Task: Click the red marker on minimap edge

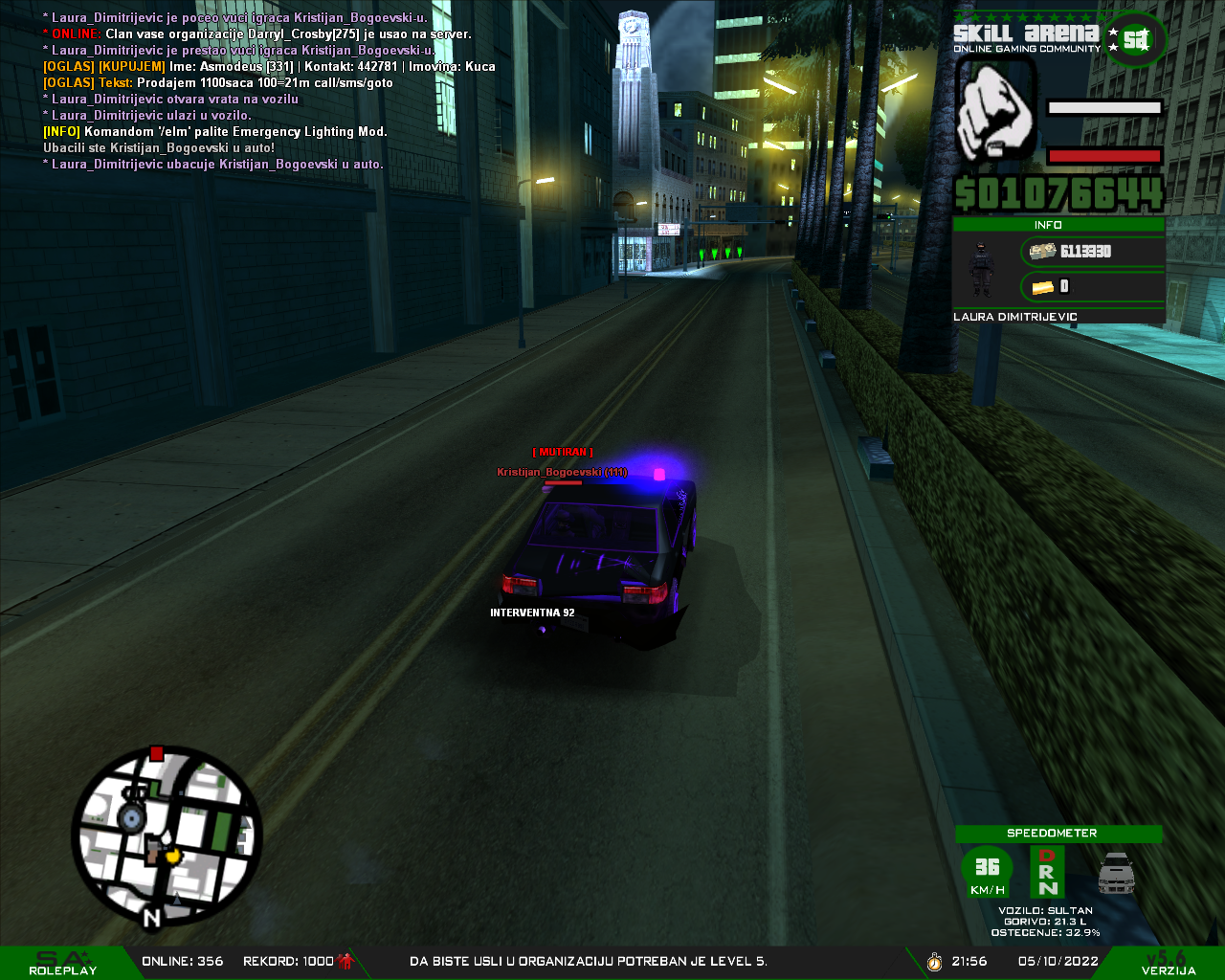Action: 157,754
